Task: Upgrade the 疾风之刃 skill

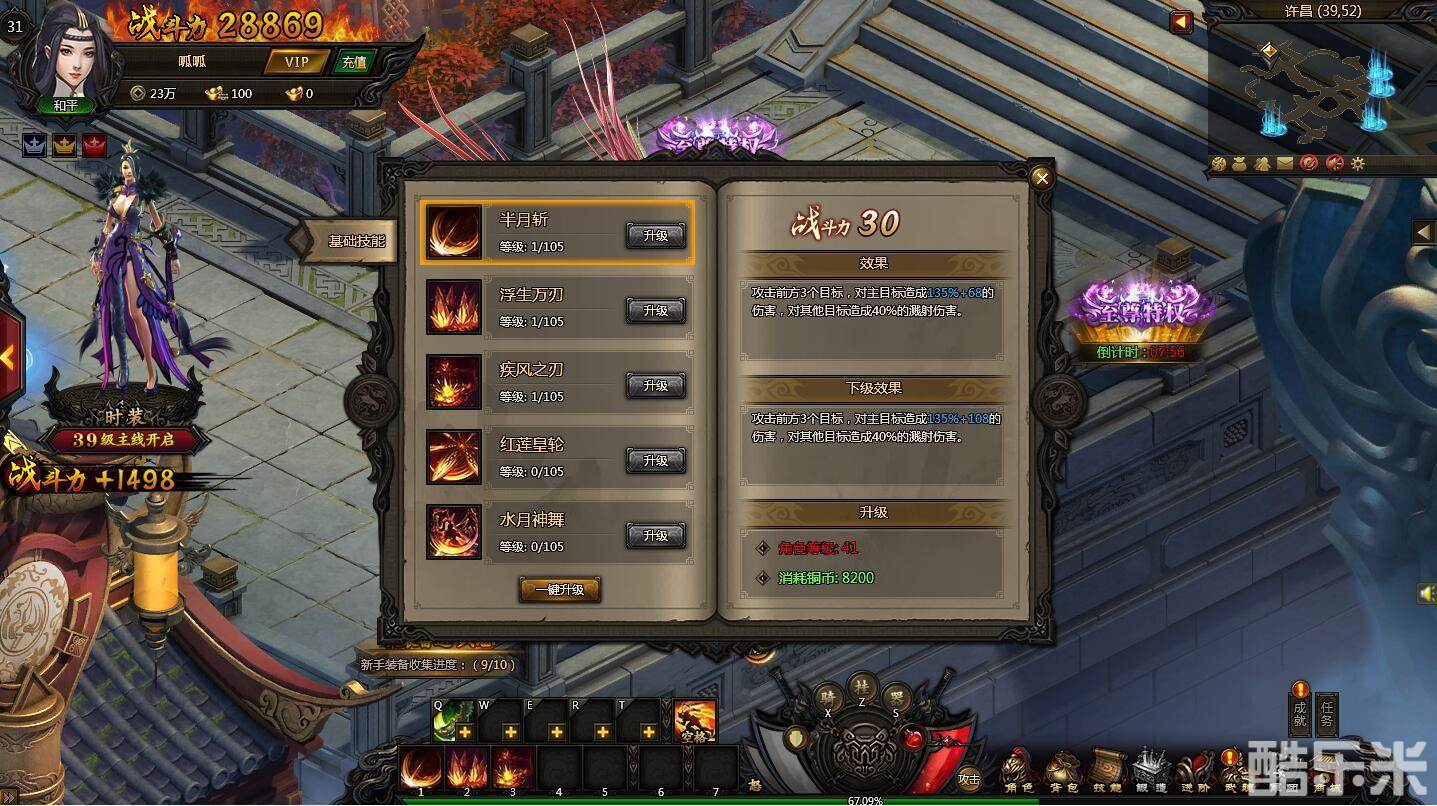Action: (x=655, y=385)
